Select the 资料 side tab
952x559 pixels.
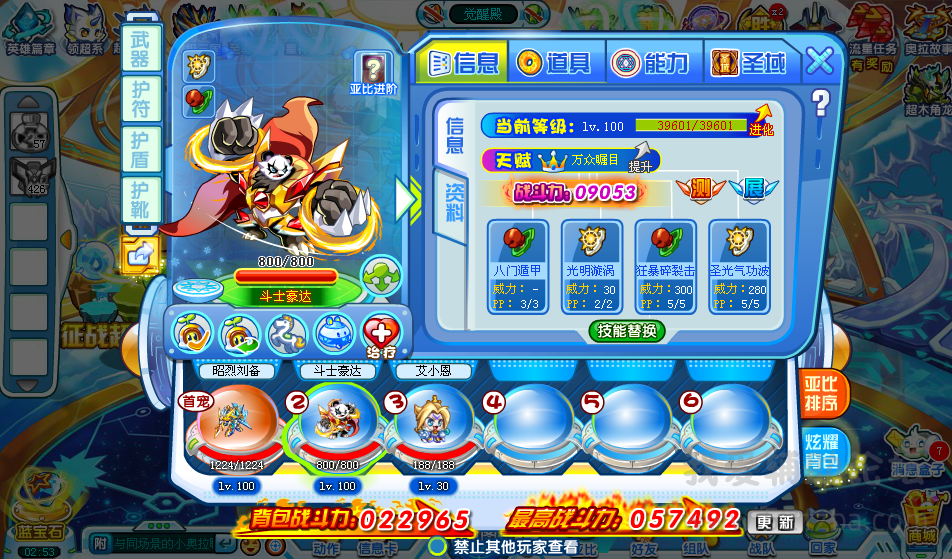pos(455,202)
